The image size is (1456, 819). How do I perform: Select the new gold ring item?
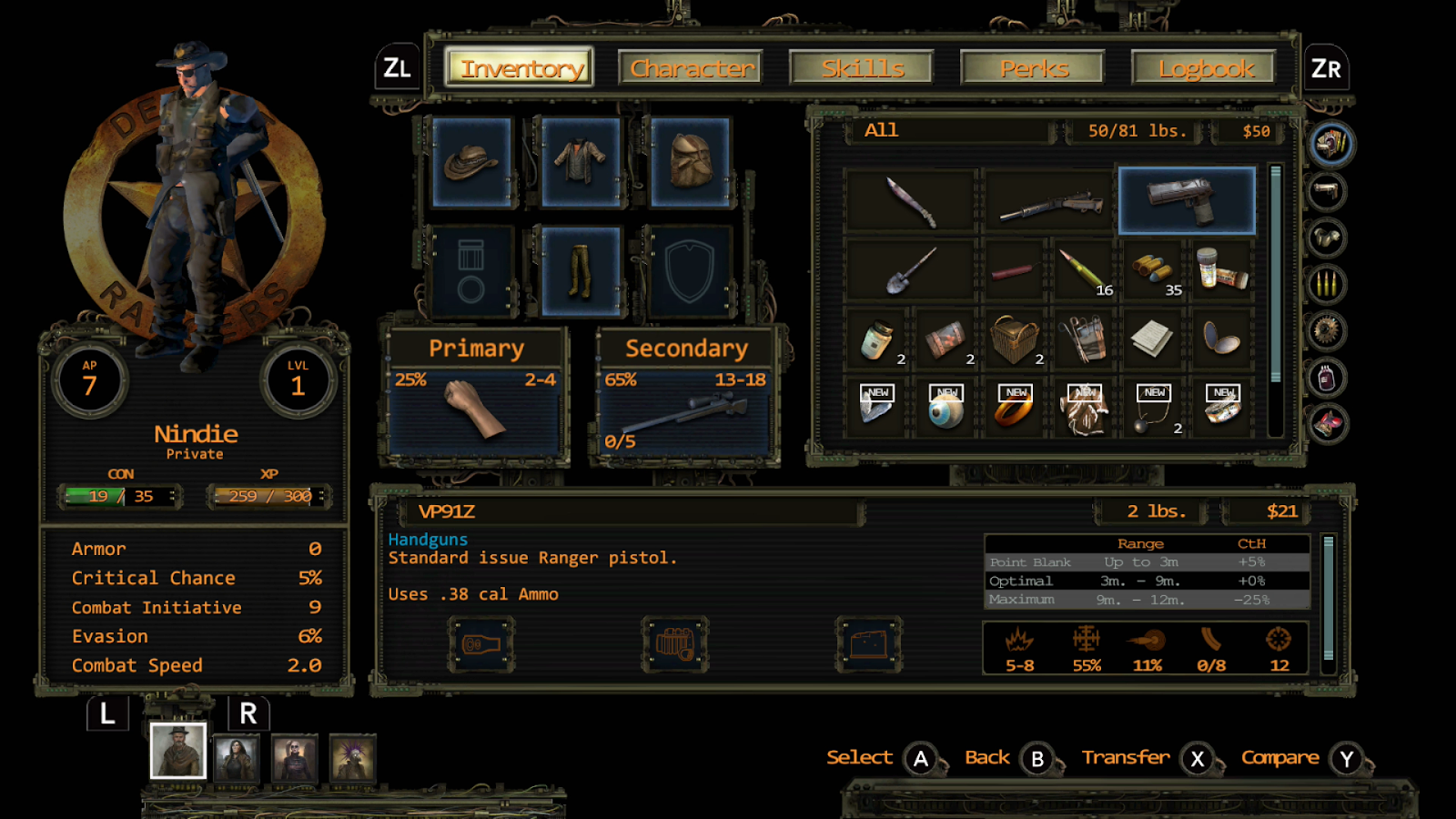[1016, 407]
